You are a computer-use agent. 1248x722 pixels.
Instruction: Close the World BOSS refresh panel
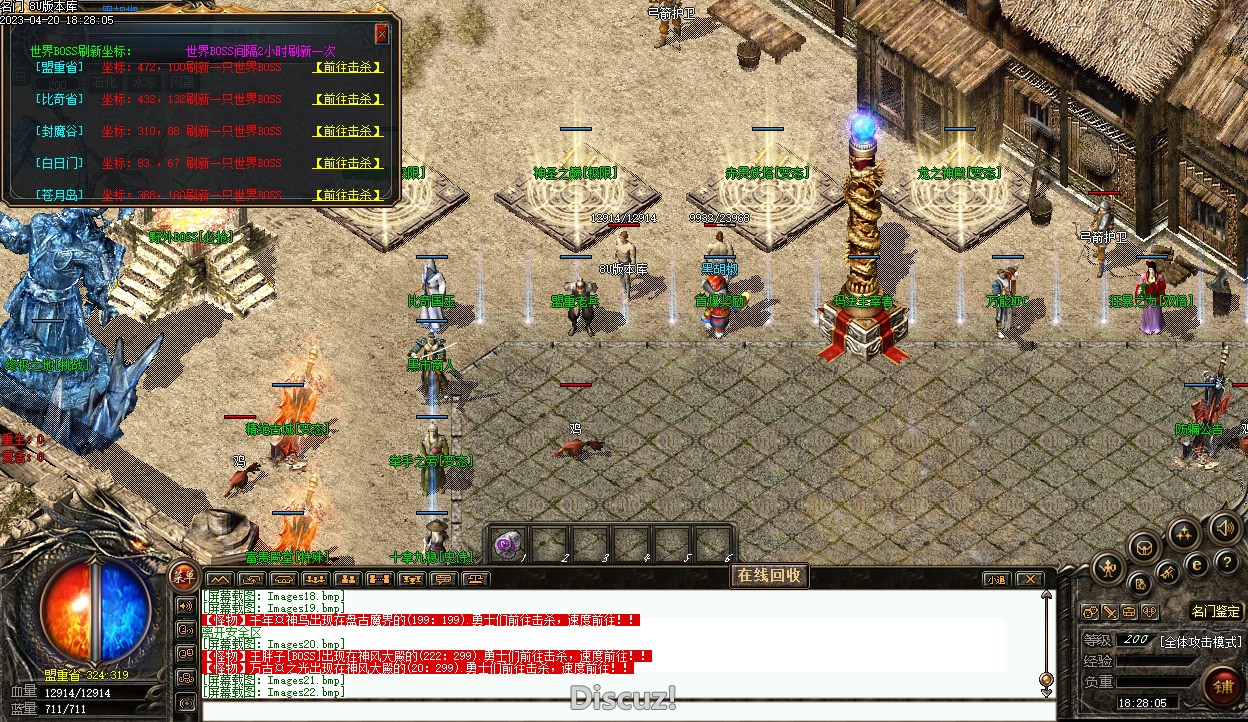tap(381, 34)
